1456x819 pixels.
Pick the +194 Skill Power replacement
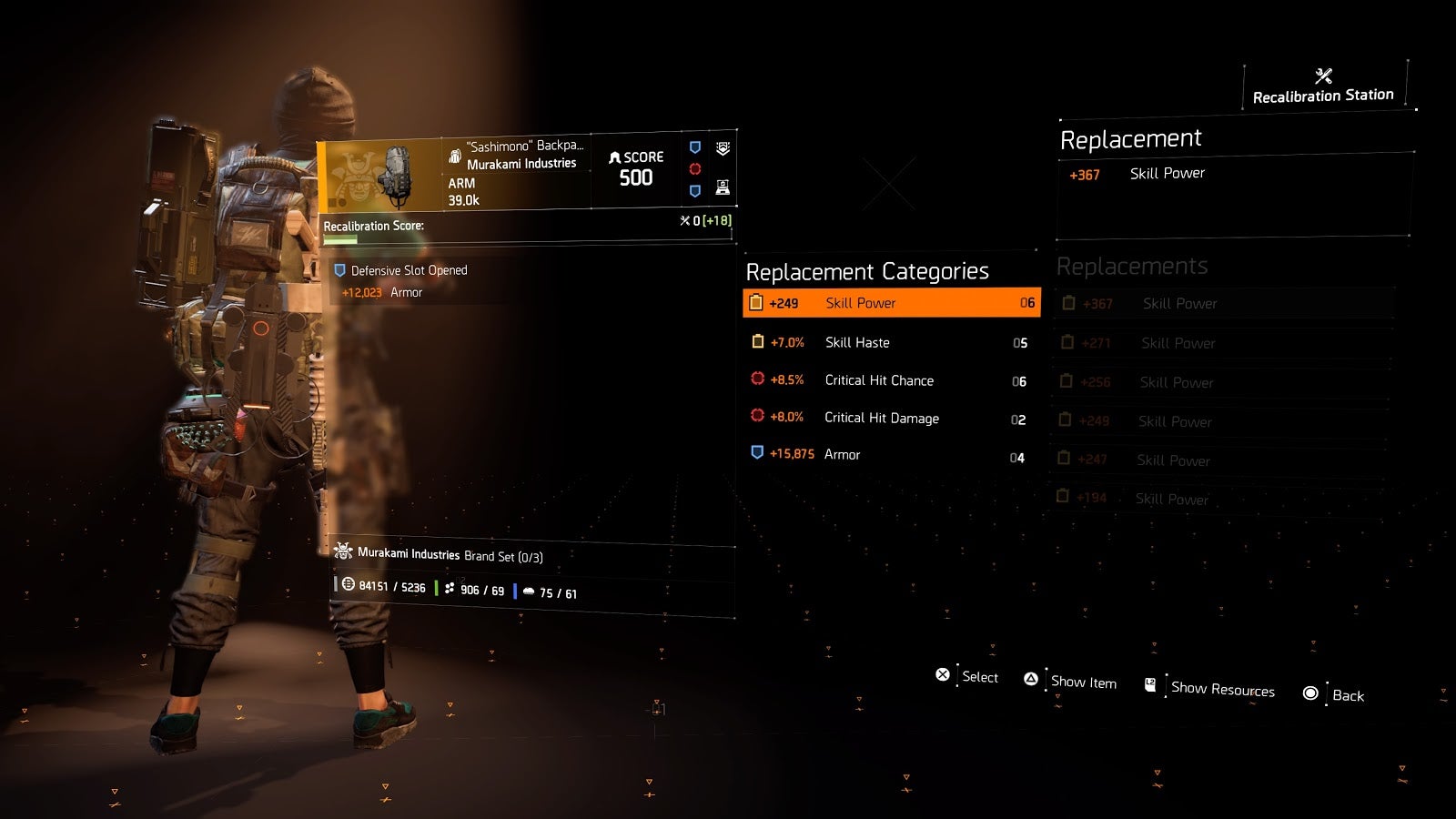(x=1218, y=499)
